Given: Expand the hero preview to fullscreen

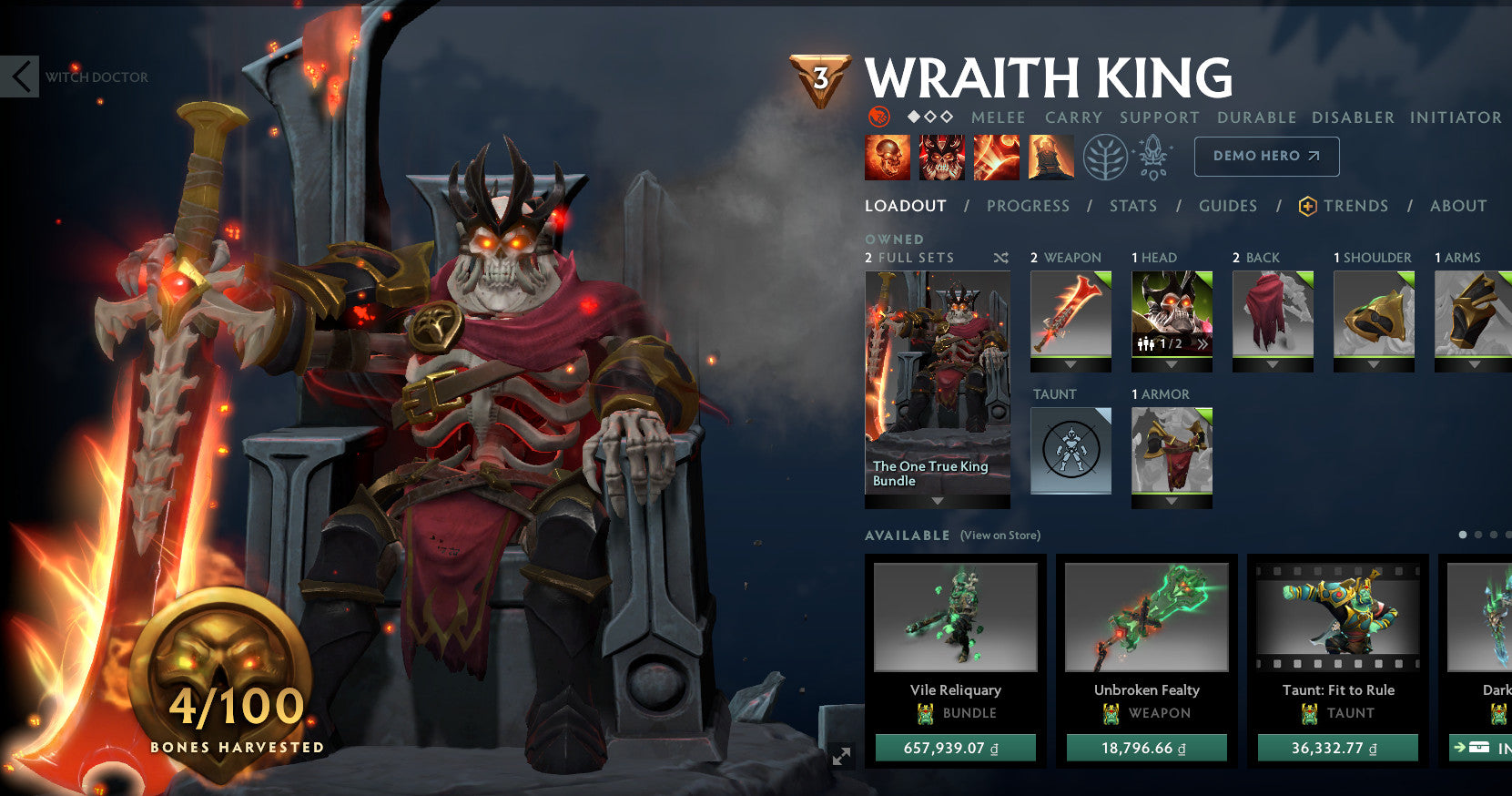Looking at the screenshot, I should point(842,756).
